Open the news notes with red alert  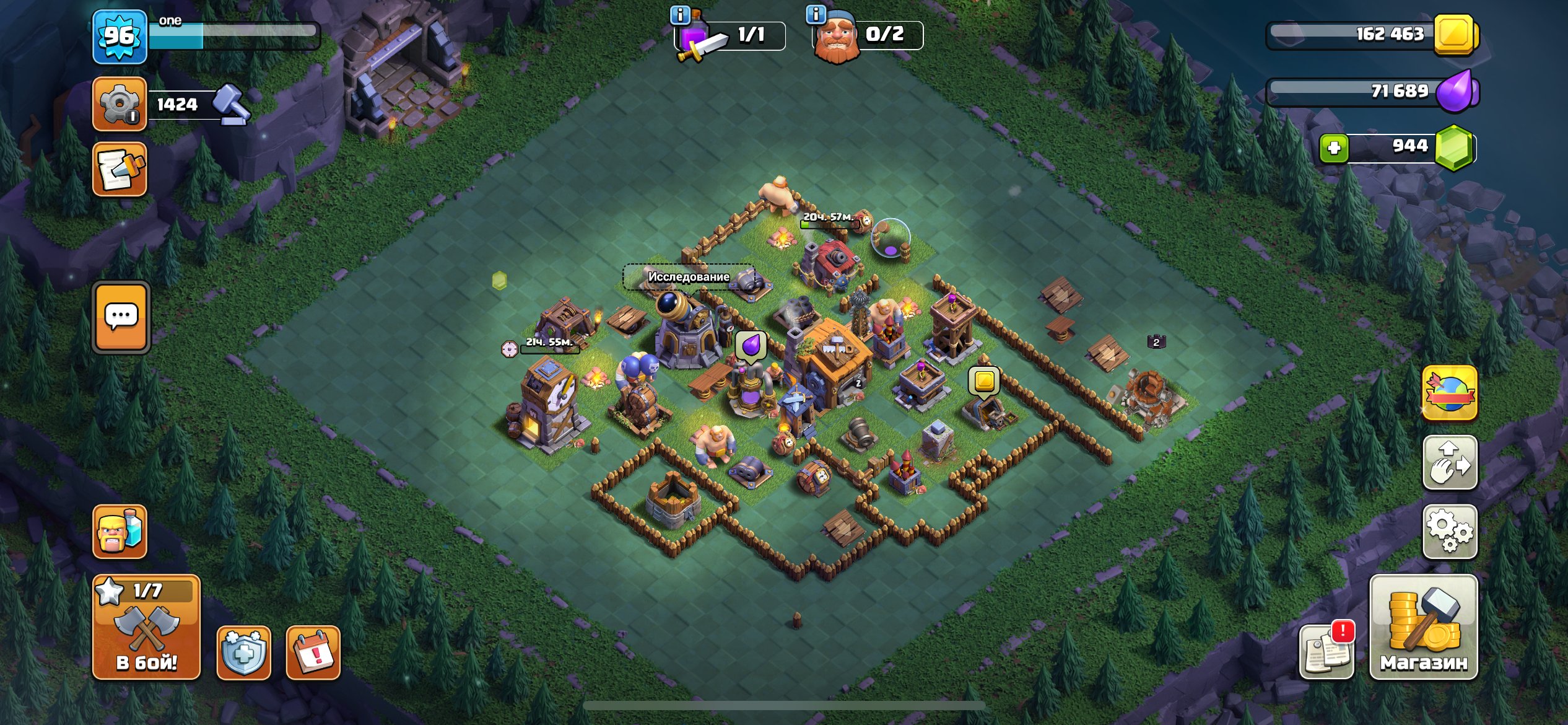point(1326,651)
